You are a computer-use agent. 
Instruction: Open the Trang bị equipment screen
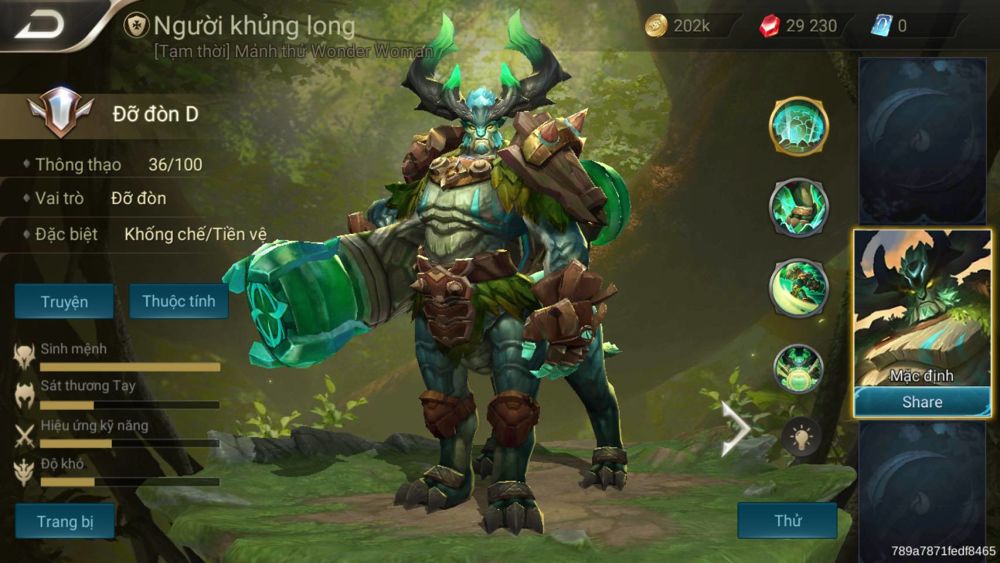pos(64,521)
